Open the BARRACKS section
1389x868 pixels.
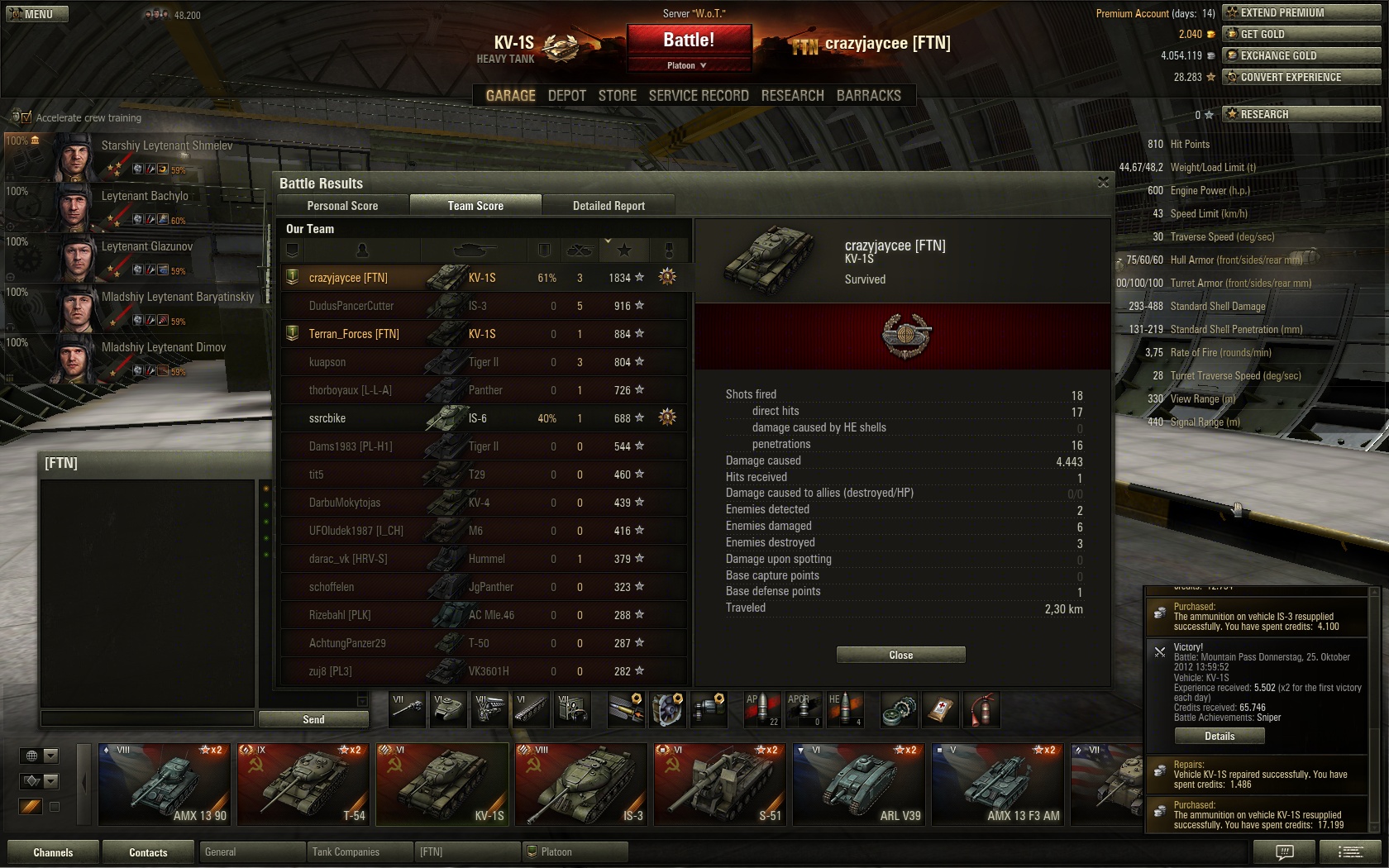click(x=868, y=96)
